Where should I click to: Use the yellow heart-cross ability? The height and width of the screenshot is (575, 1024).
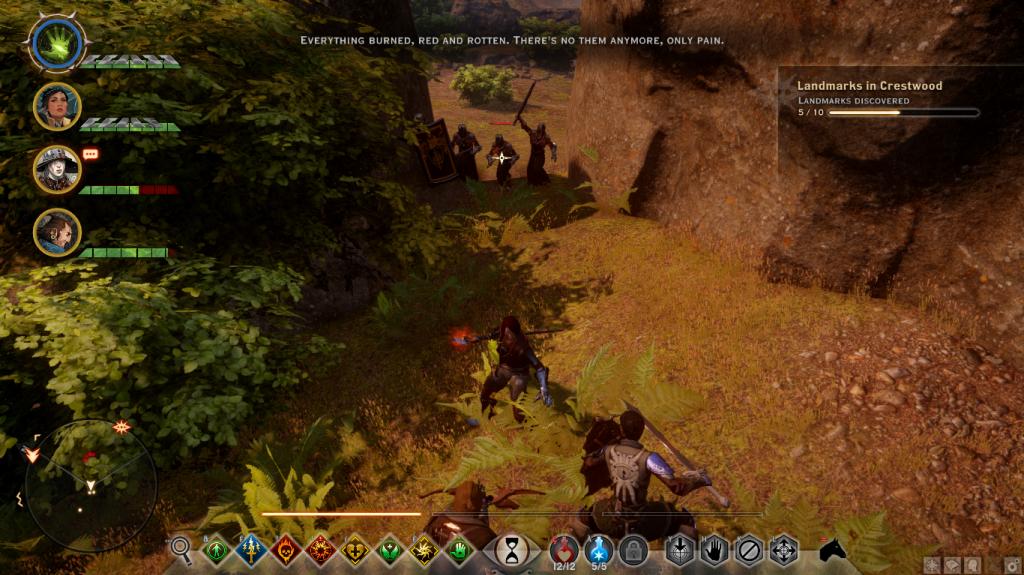(x=355, y=549)
